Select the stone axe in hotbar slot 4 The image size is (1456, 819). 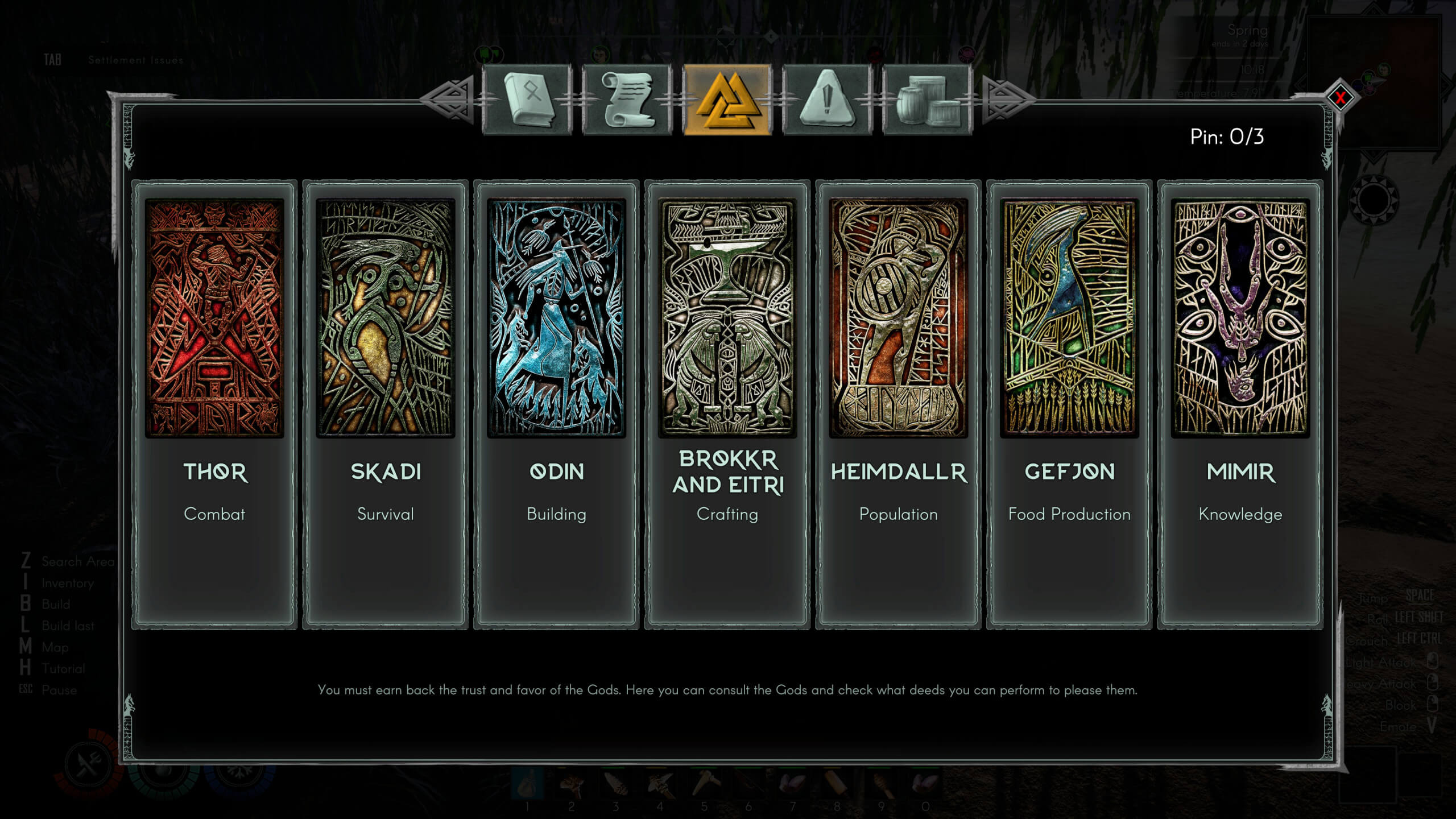coord(660,784)
